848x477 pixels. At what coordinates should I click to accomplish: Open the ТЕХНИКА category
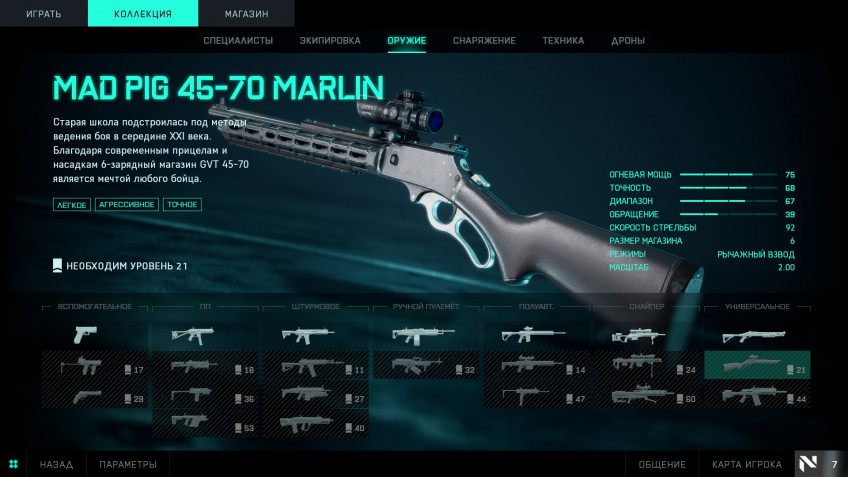coord(563,40)
